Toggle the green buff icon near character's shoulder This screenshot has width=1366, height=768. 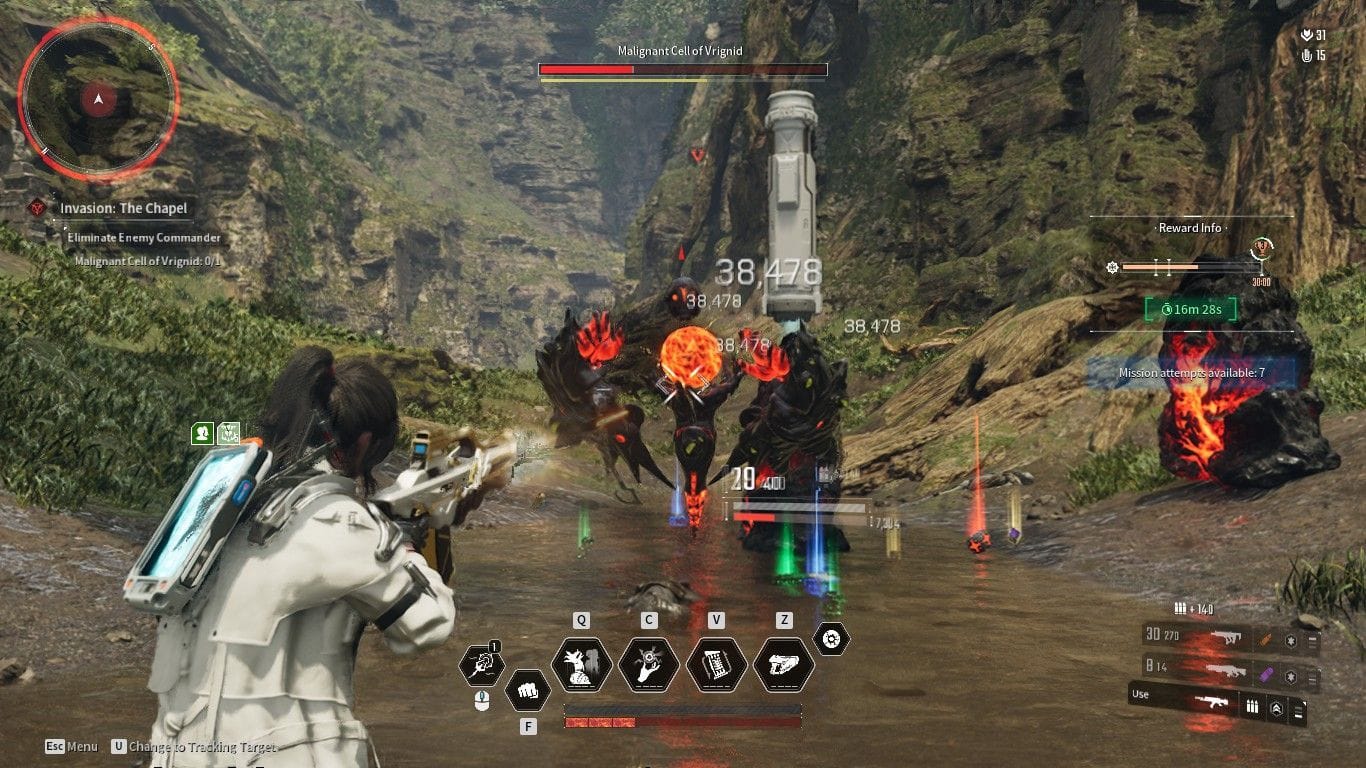pyautogui.click(x=202, y=433)
